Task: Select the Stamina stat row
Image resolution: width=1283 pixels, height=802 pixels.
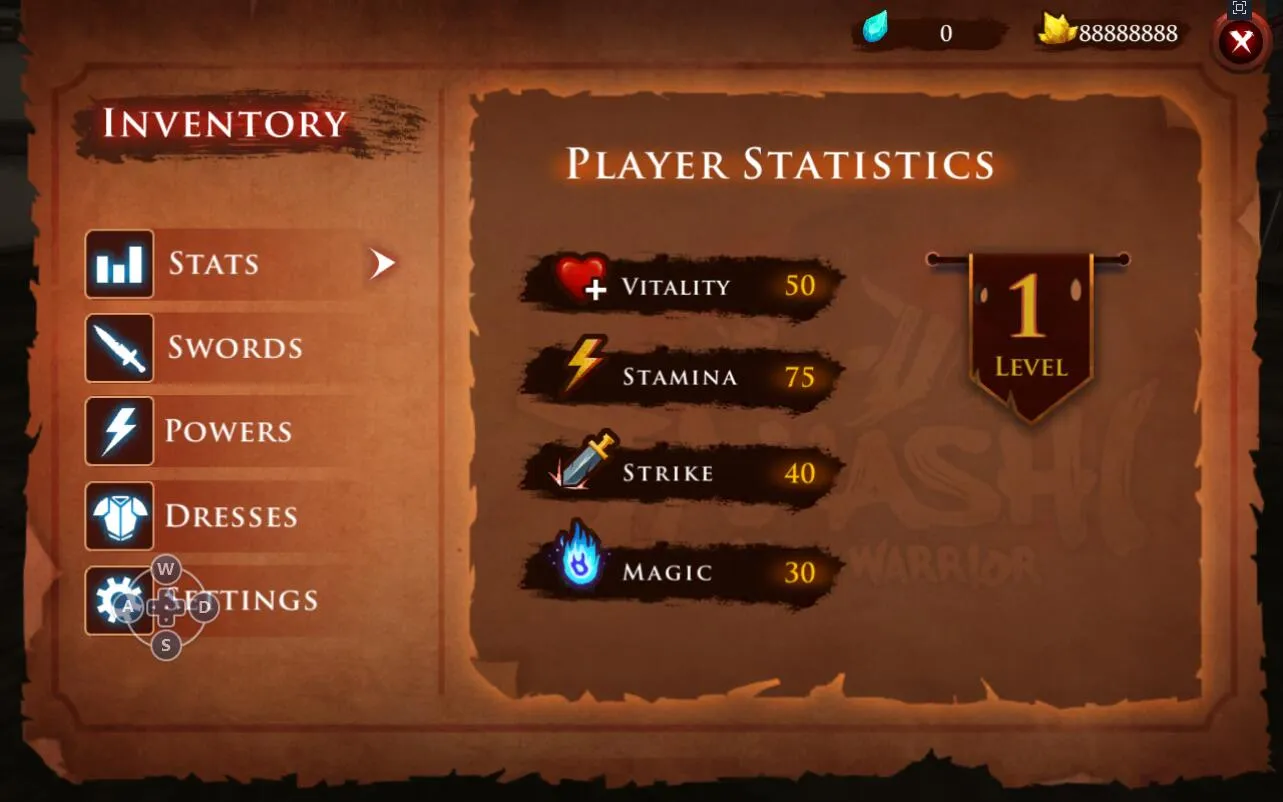Action: click(682, 377)
